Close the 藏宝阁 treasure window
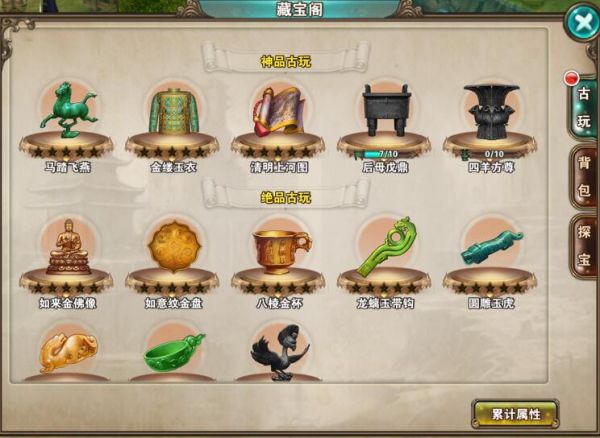600x438 pixels. [580, 23]
